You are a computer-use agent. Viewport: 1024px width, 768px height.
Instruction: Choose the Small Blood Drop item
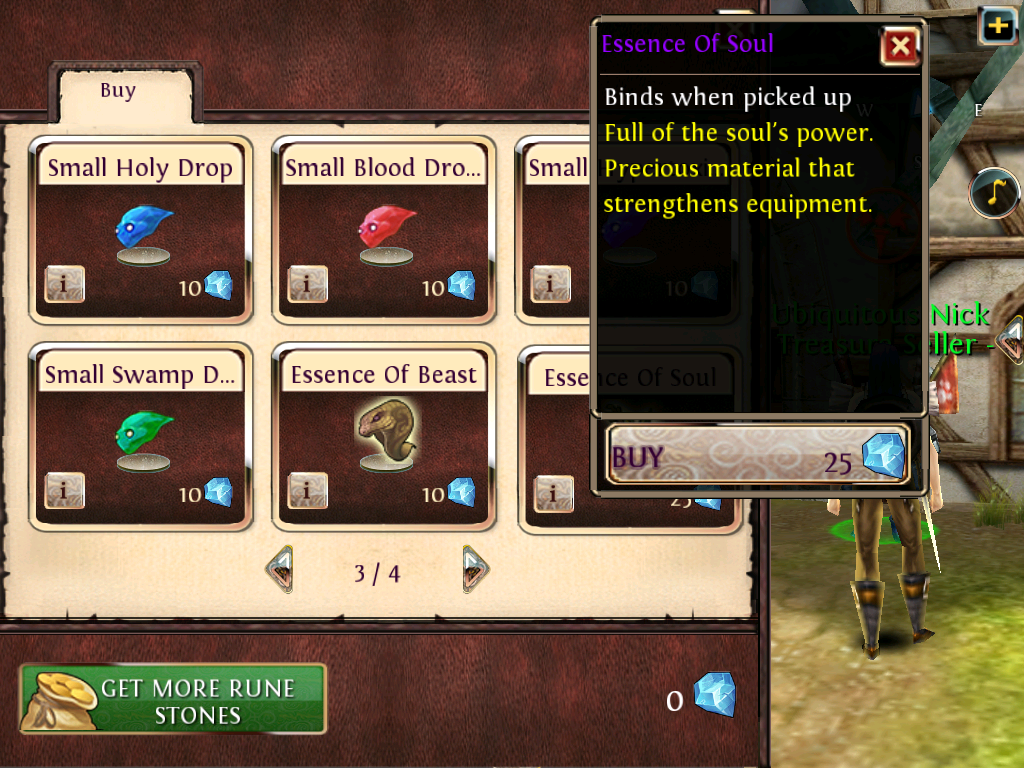point(384,230)
